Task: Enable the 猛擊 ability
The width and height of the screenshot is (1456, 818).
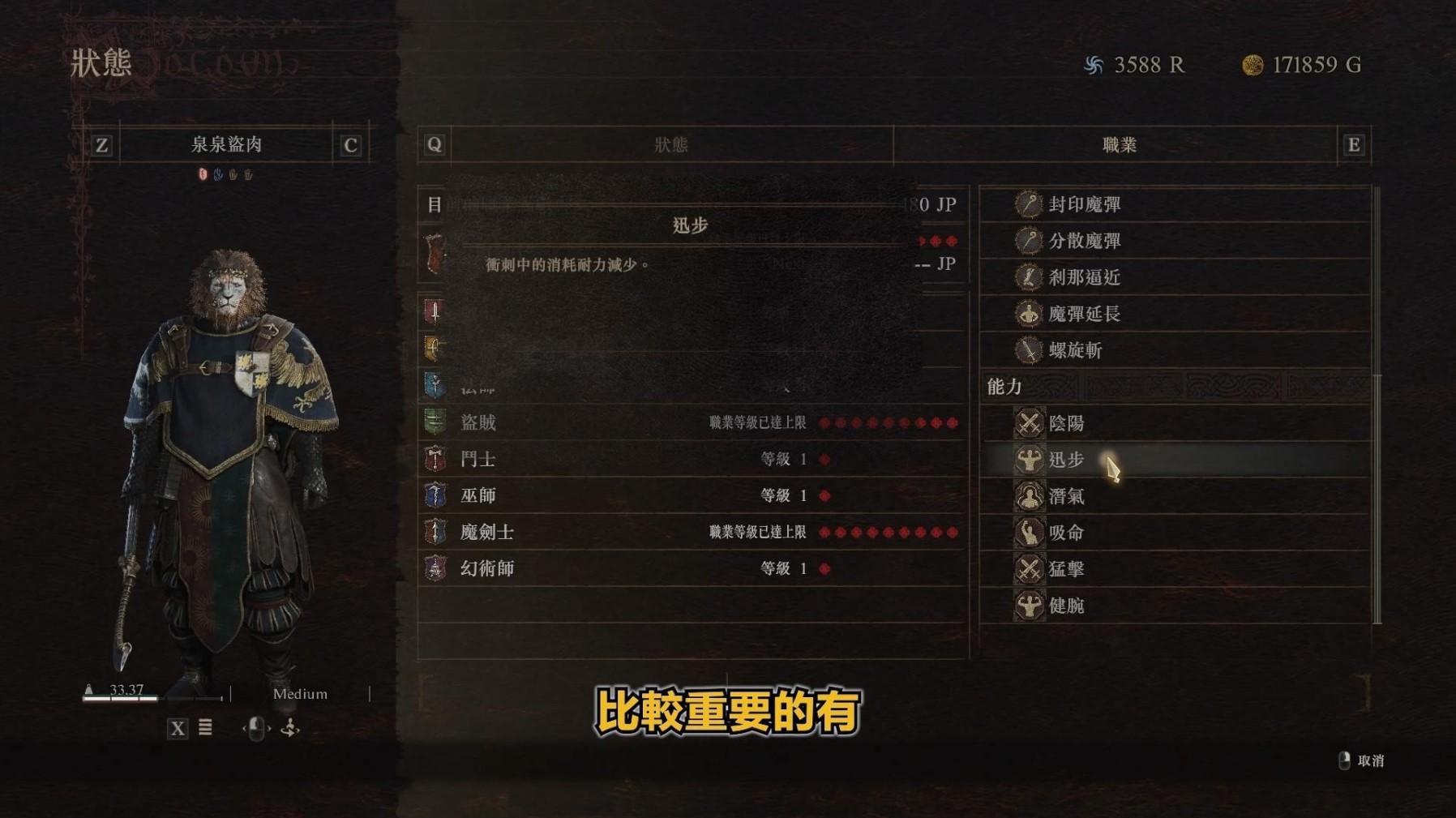Action: click(1028, 569)
